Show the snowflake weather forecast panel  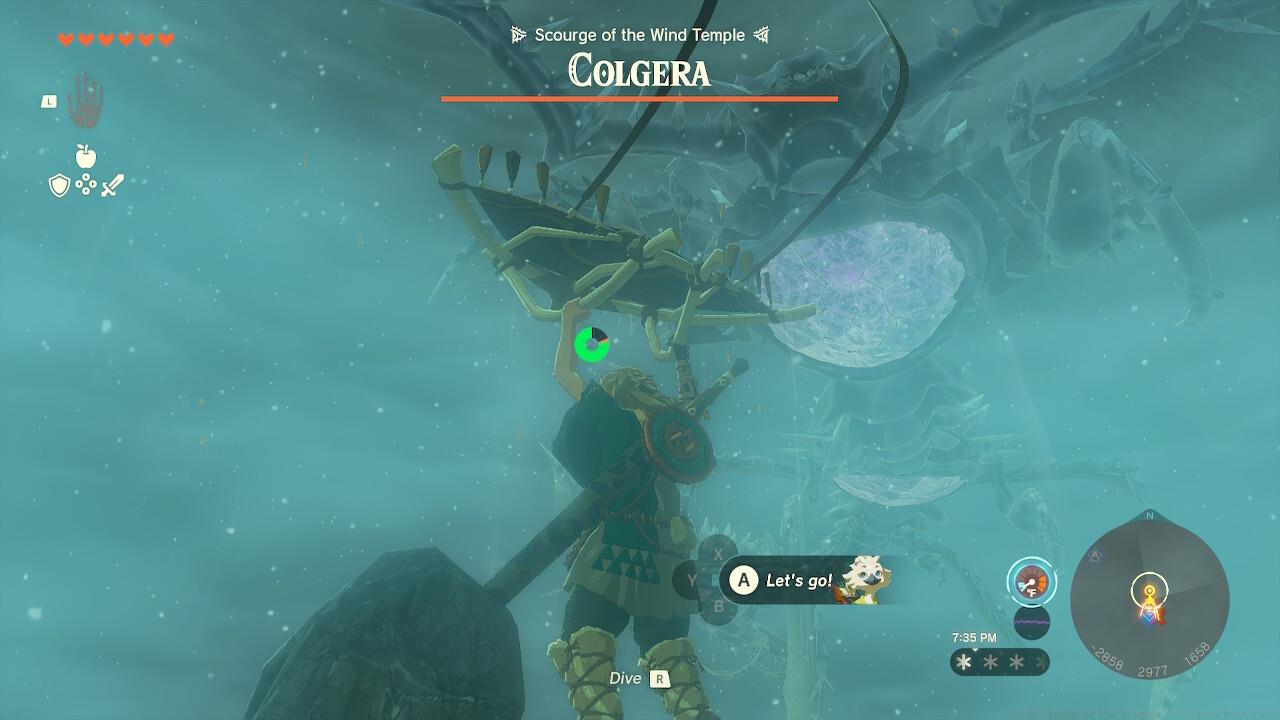[x=998, y=662]
